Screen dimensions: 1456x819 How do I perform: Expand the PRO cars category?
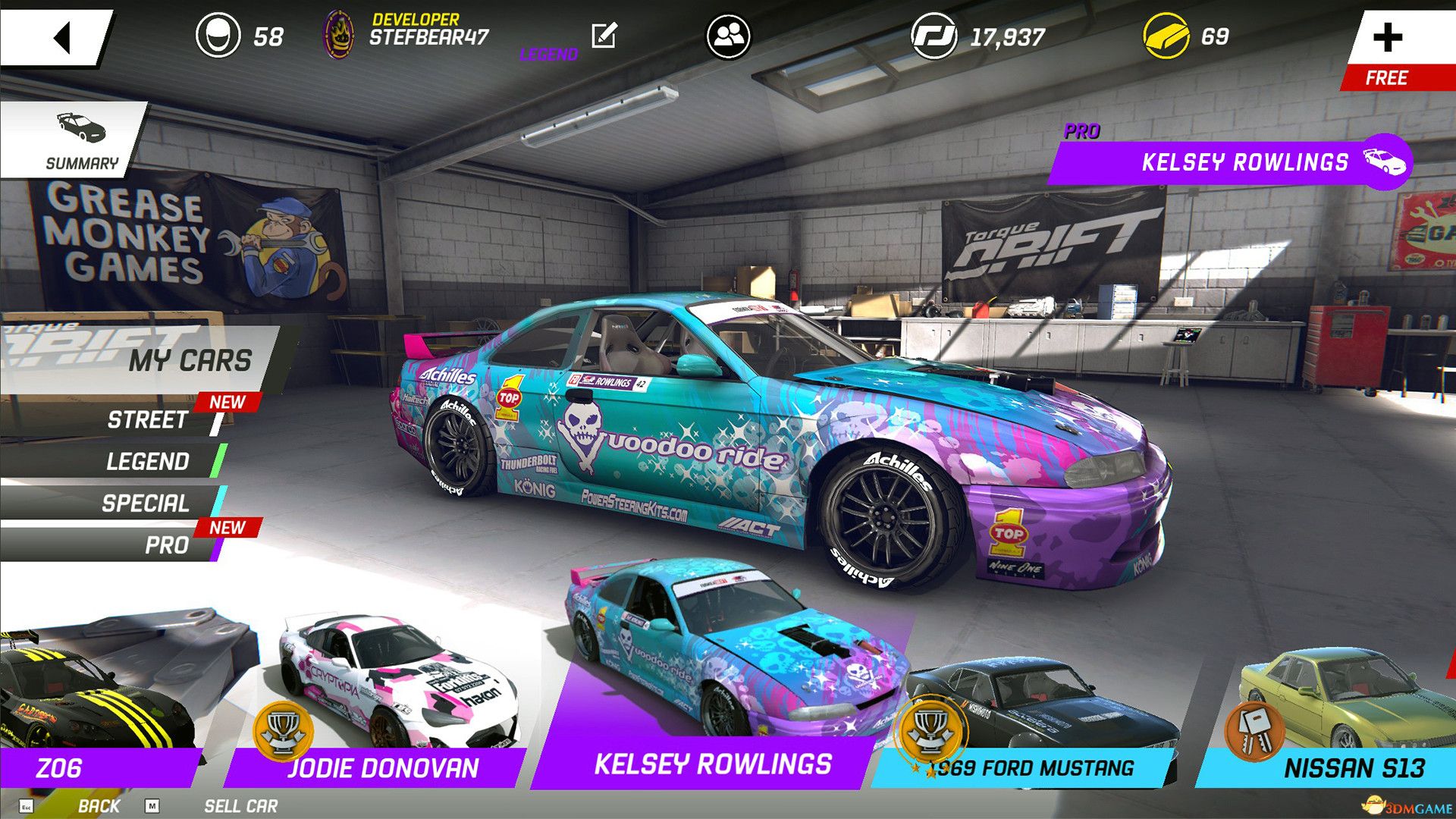pyautogui.click(x=167, y=544)
